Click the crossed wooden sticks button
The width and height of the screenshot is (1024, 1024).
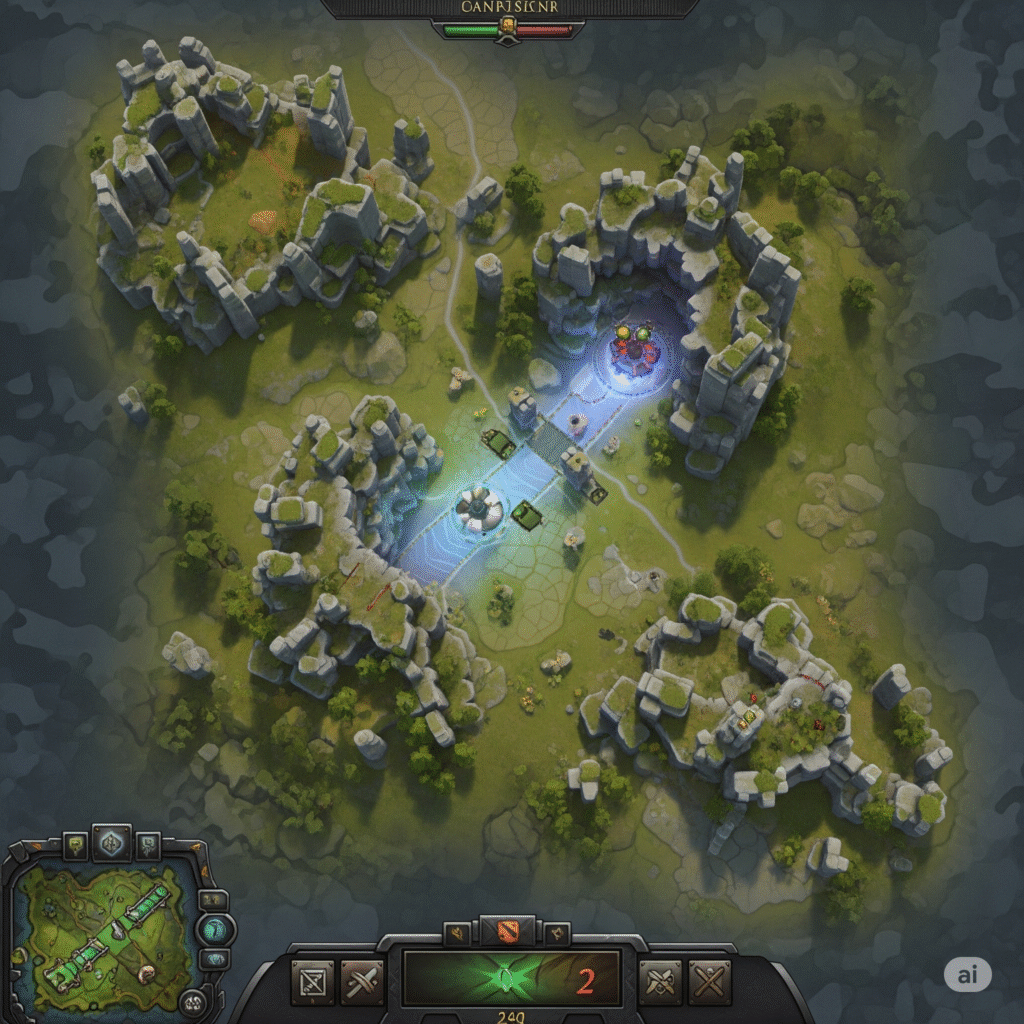point(711,981)
